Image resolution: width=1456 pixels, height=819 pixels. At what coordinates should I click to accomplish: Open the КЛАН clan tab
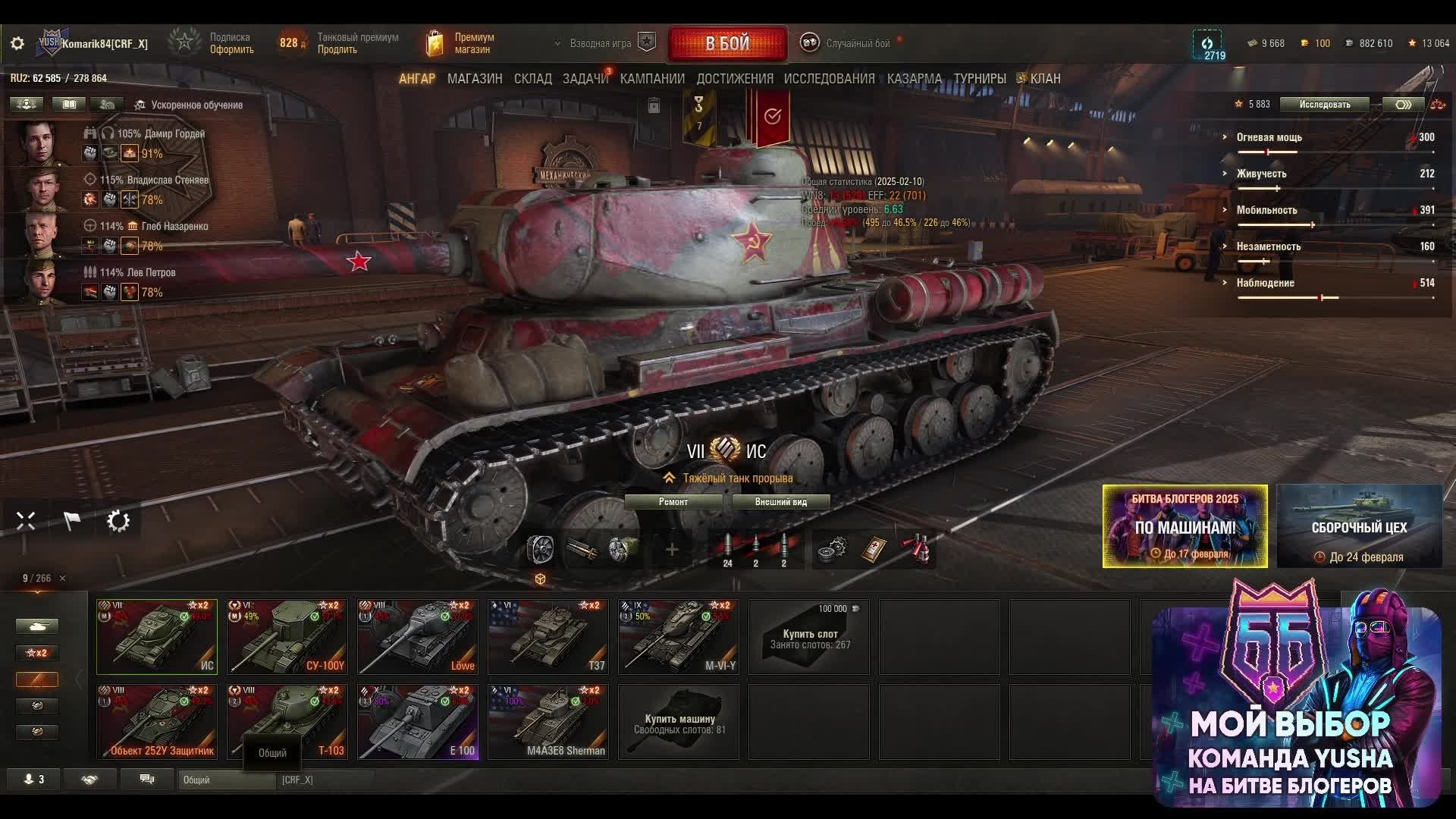click(x=1044, y=79)
